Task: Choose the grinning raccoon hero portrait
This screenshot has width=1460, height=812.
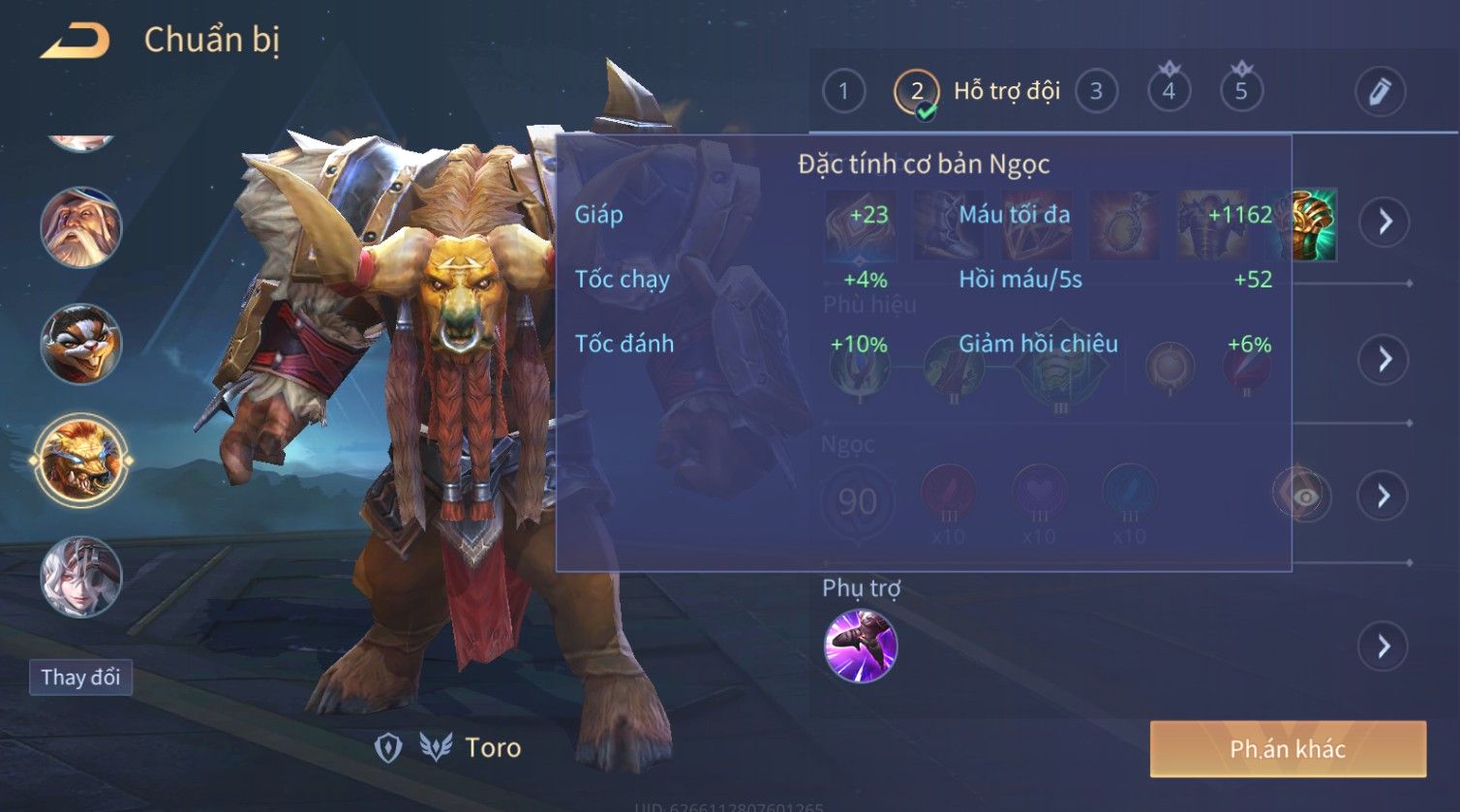Action: tap(80, 345)
